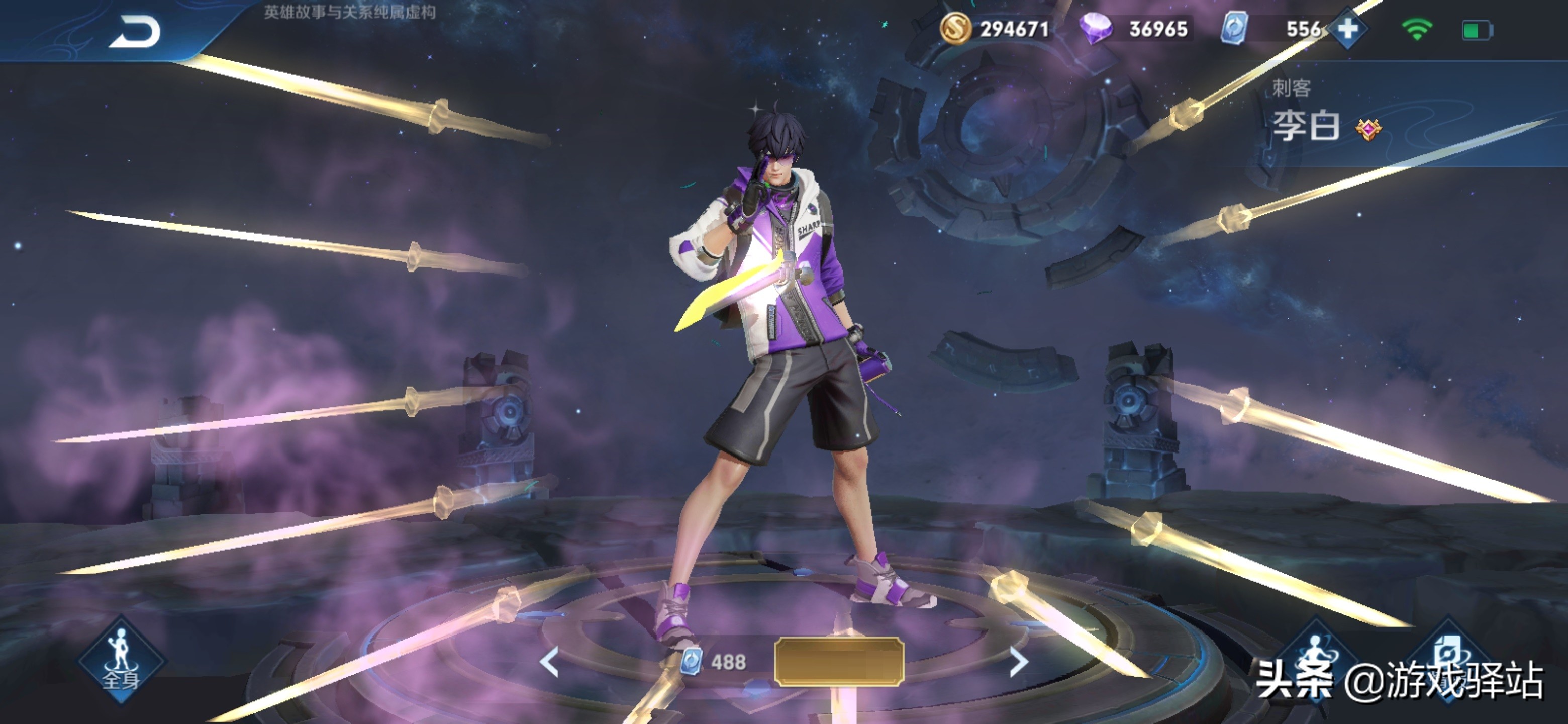
Task: Click the gold coin currency icon
Action: click(x=955, y=29)
